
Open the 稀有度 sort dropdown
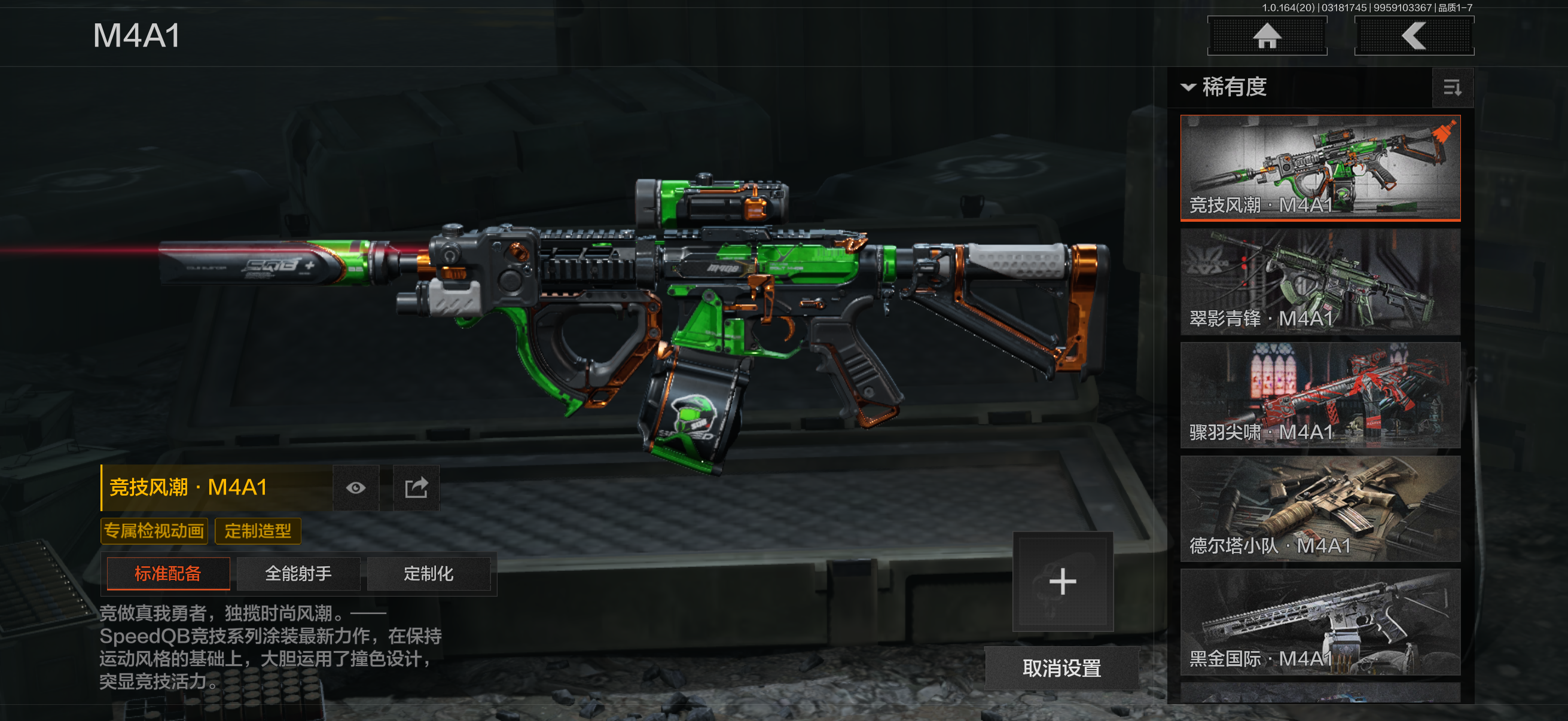(x=1224, y=87)
